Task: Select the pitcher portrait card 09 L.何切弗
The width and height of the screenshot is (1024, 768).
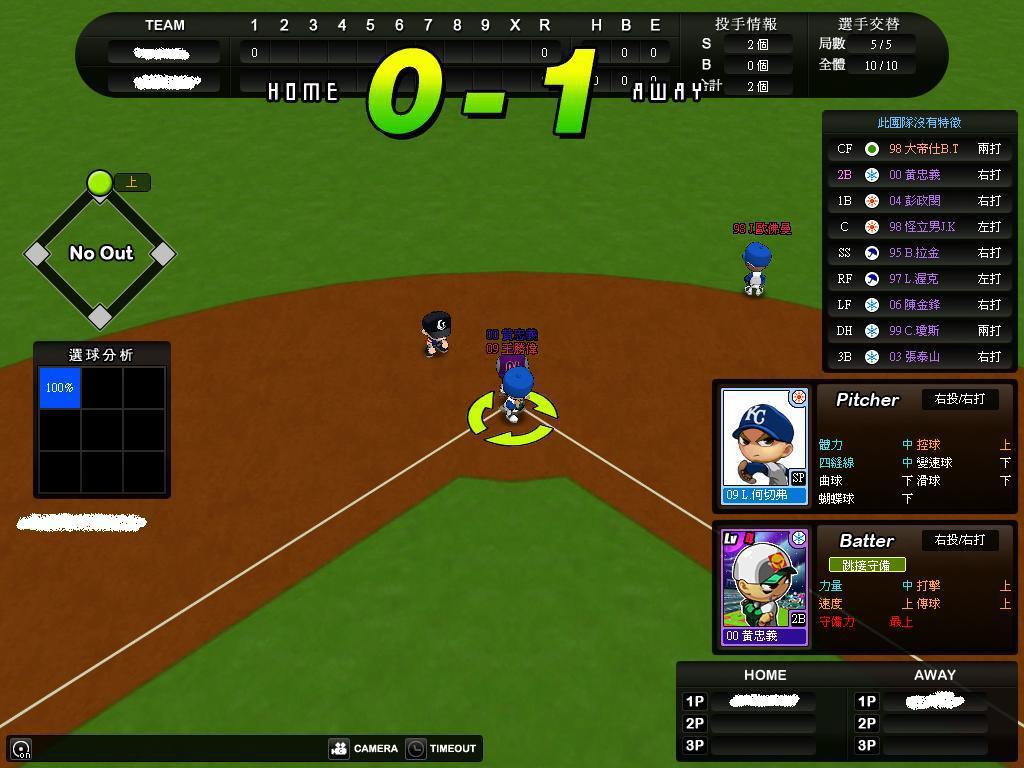Action: [765, 446]
